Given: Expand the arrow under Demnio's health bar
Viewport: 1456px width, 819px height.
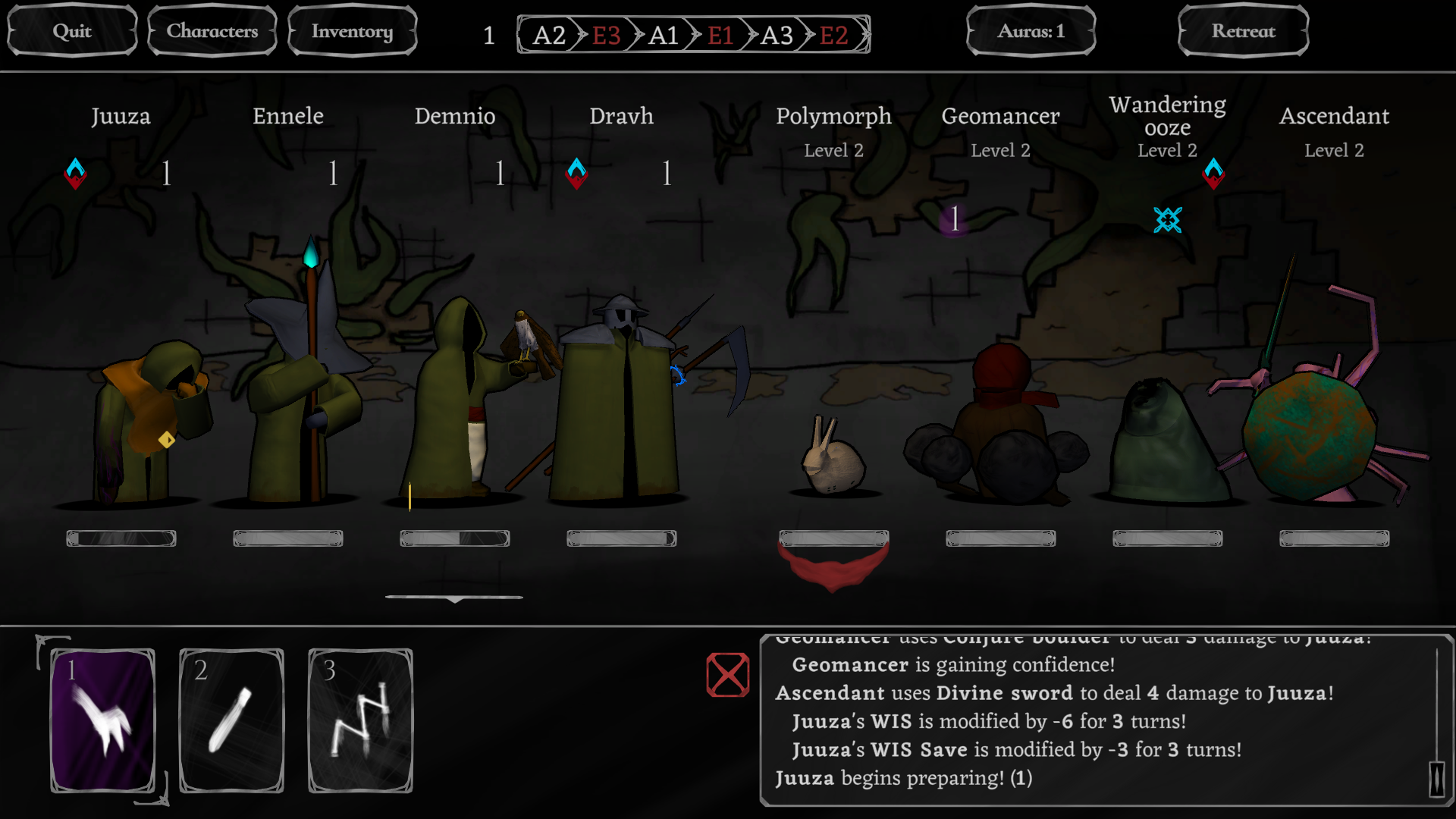Looking at the screenshot, I should coord(455,598).
